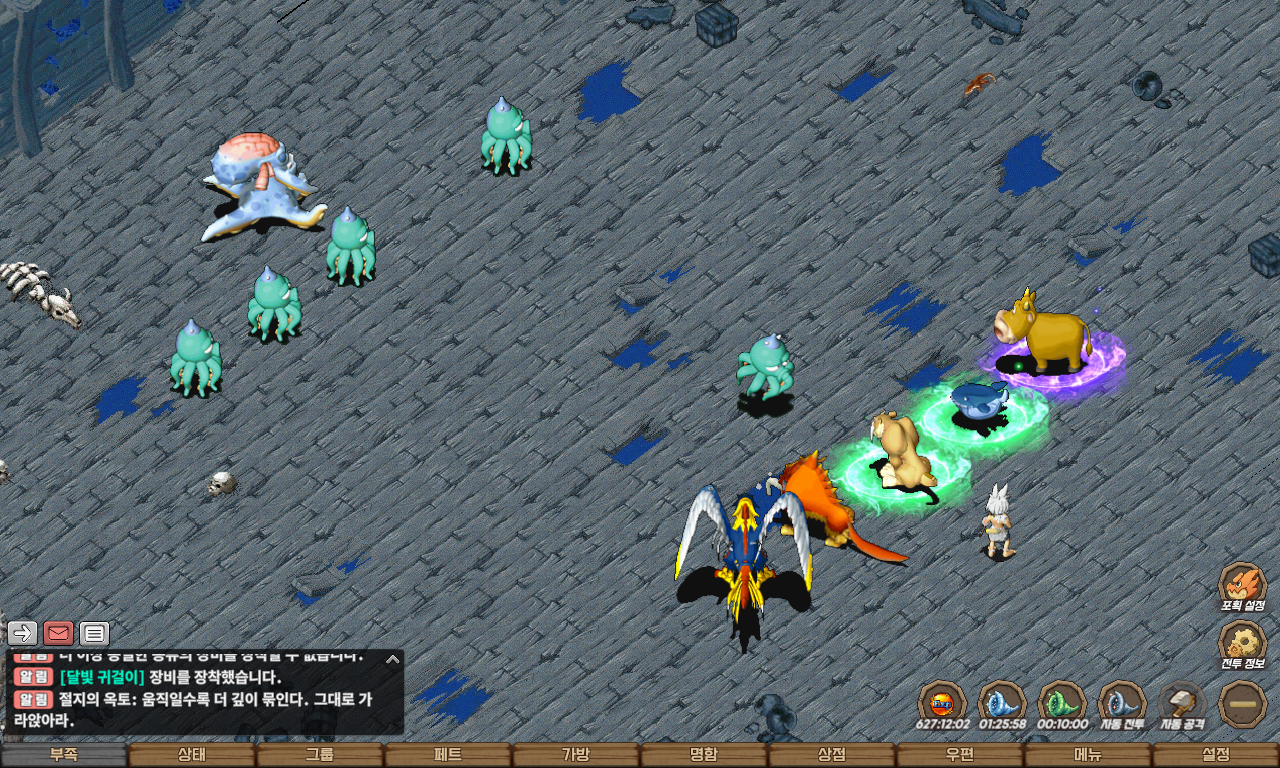Open the 명함 (name card) menu
This screenshot has height=768, width=1280.
coord(704,755)
